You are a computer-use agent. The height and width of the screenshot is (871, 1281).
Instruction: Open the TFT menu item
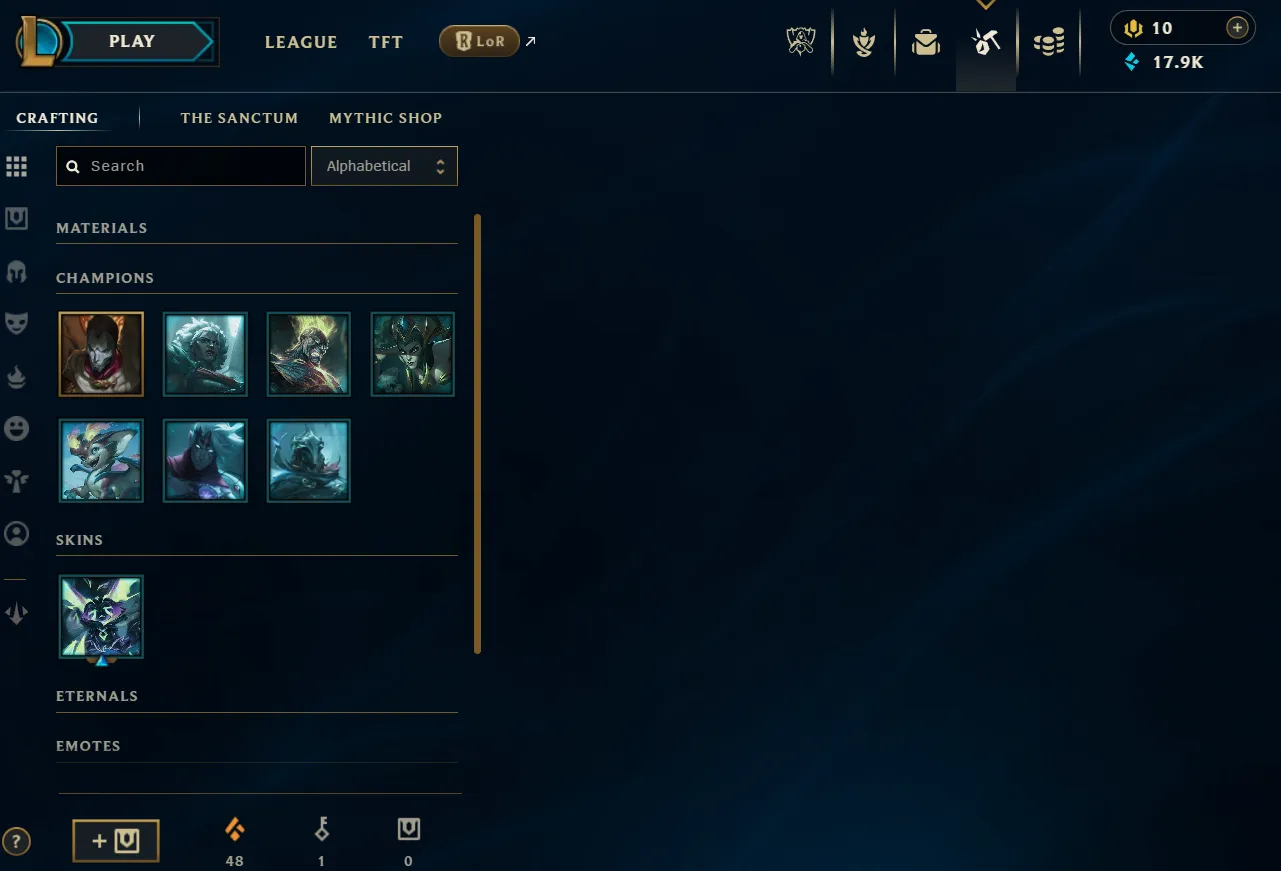coord(385,42)
